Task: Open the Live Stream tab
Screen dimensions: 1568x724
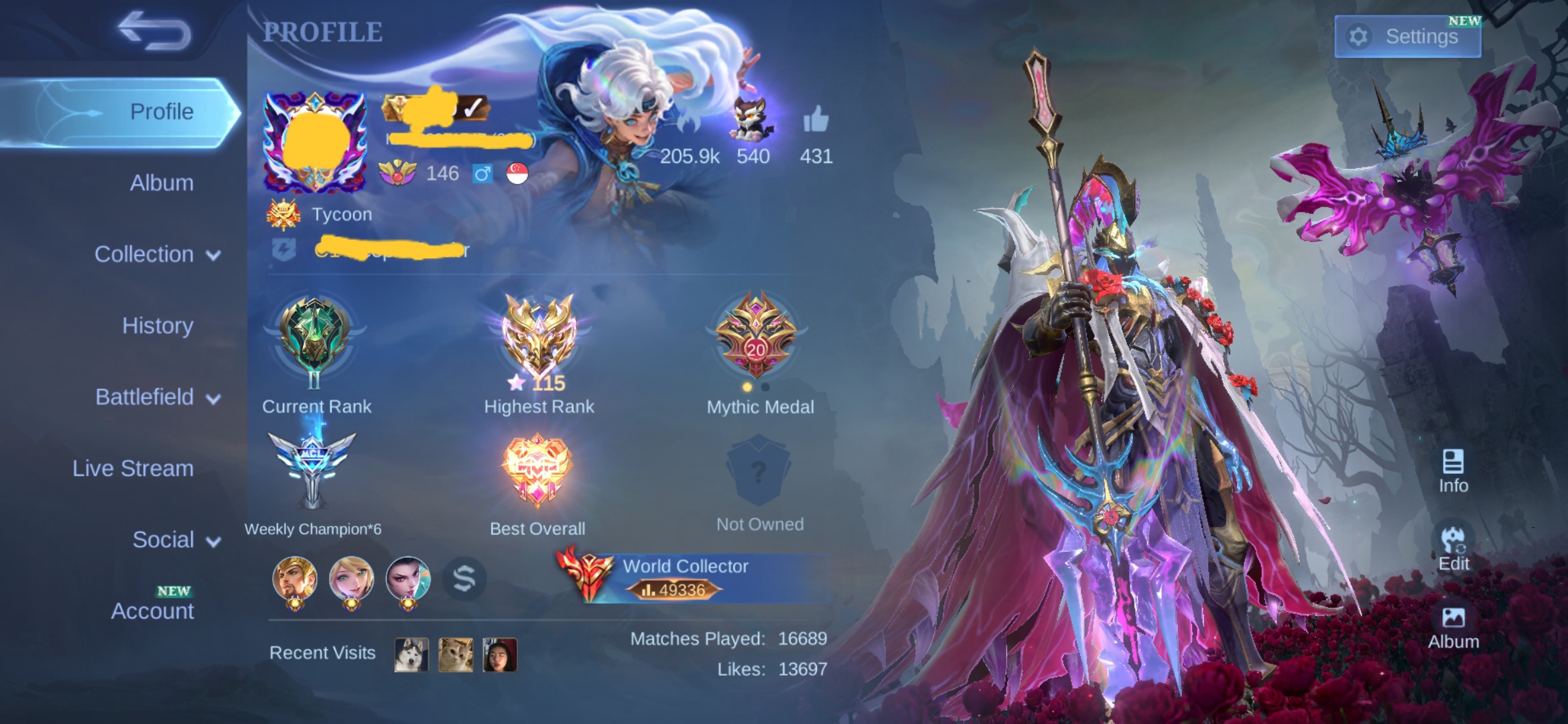Action: pyautogui.click(x=133, y=469)
